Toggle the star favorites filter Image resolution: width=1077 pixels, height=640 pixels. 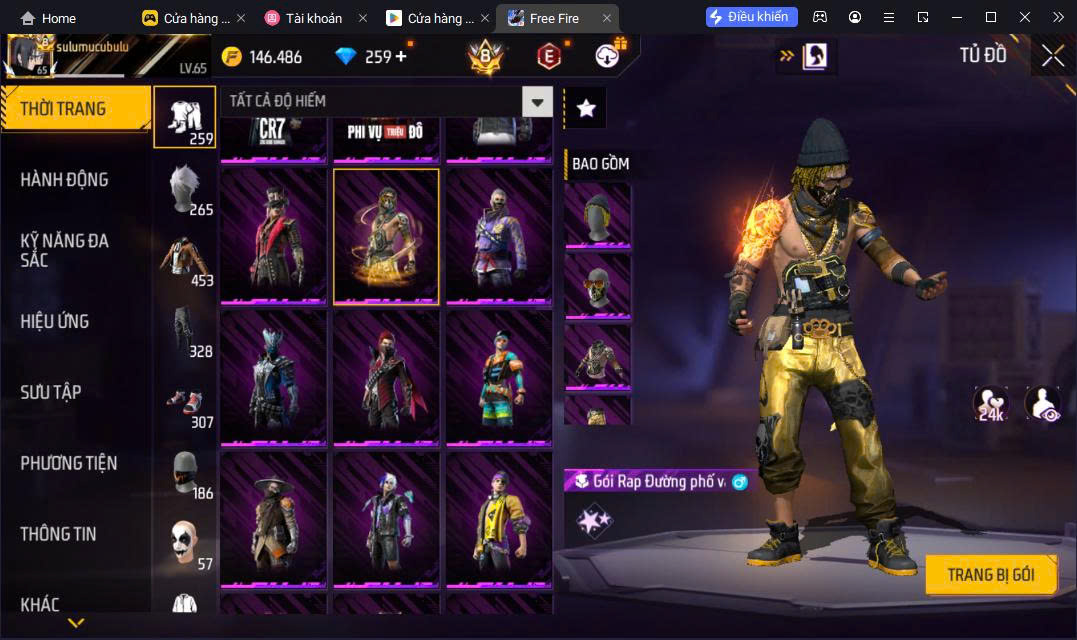586,108
